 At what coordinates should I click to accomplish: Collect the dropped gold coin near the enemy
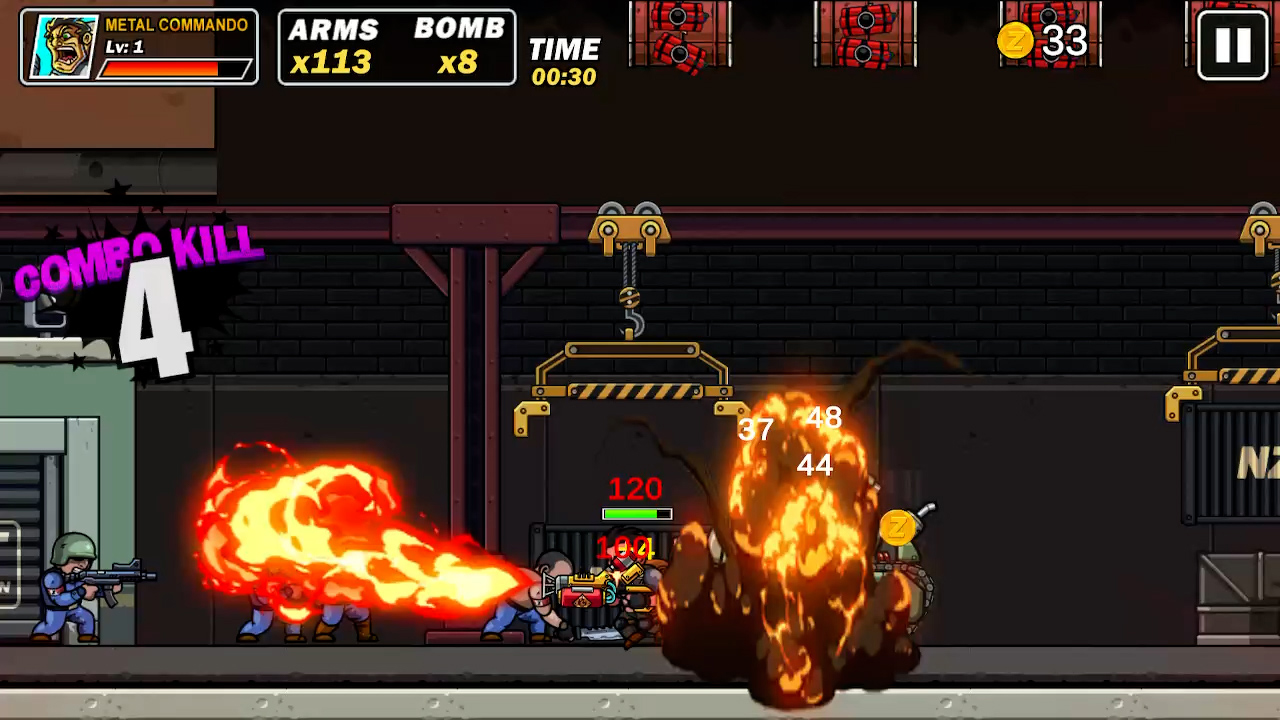coord(896,525)
